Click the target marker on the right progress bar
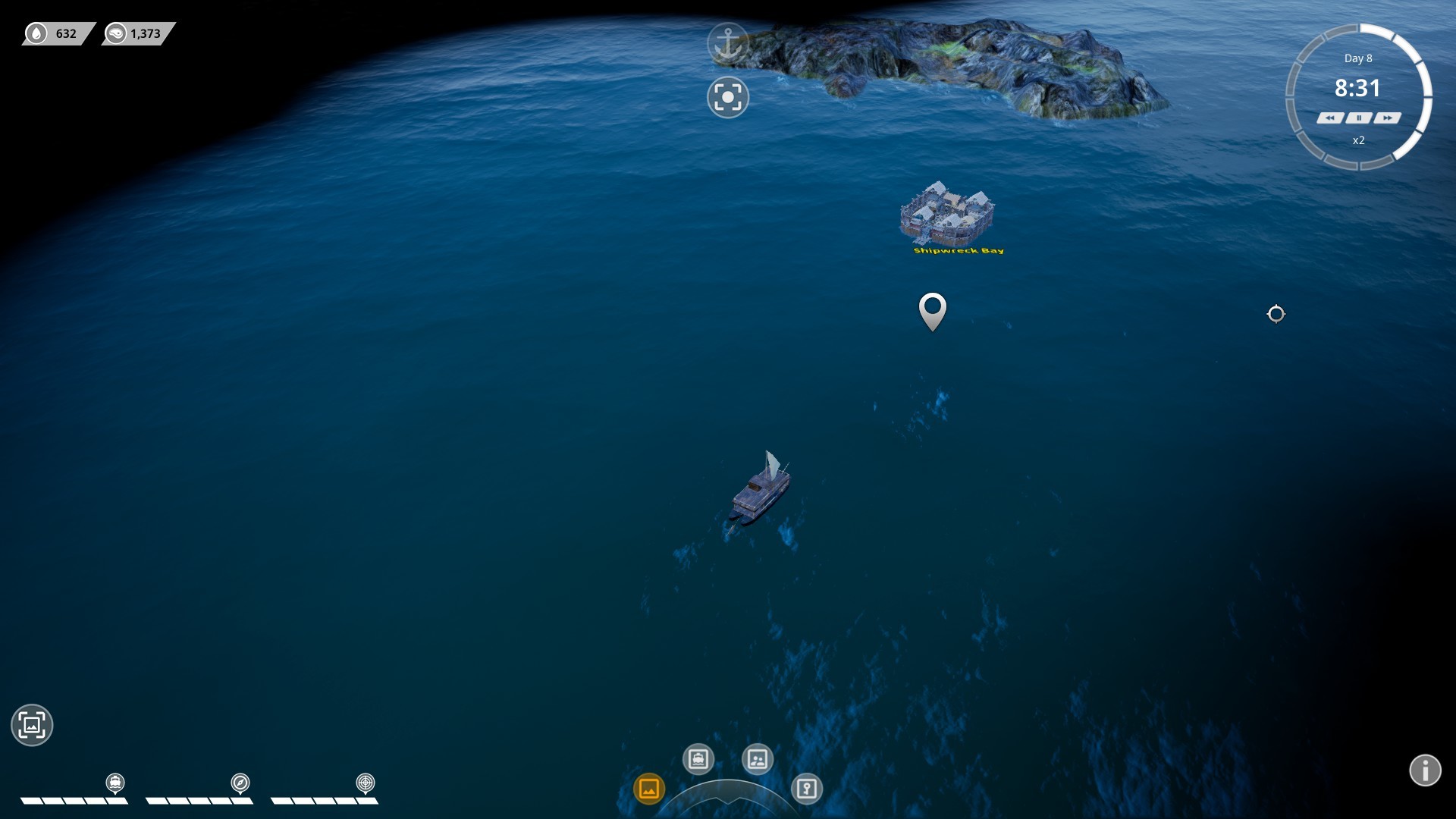This screenshot has height=819, width=1456. pyautogui.click(x=364, y=782)
